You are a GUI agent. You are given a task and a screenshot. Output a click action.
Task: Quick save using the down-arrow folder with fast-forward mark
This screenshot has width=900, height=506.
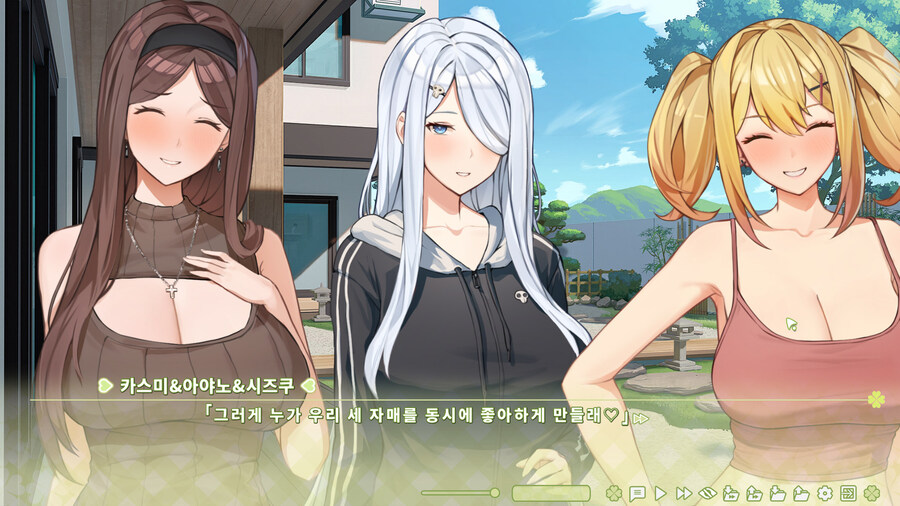pyautogui.click(x=731, y=493)
